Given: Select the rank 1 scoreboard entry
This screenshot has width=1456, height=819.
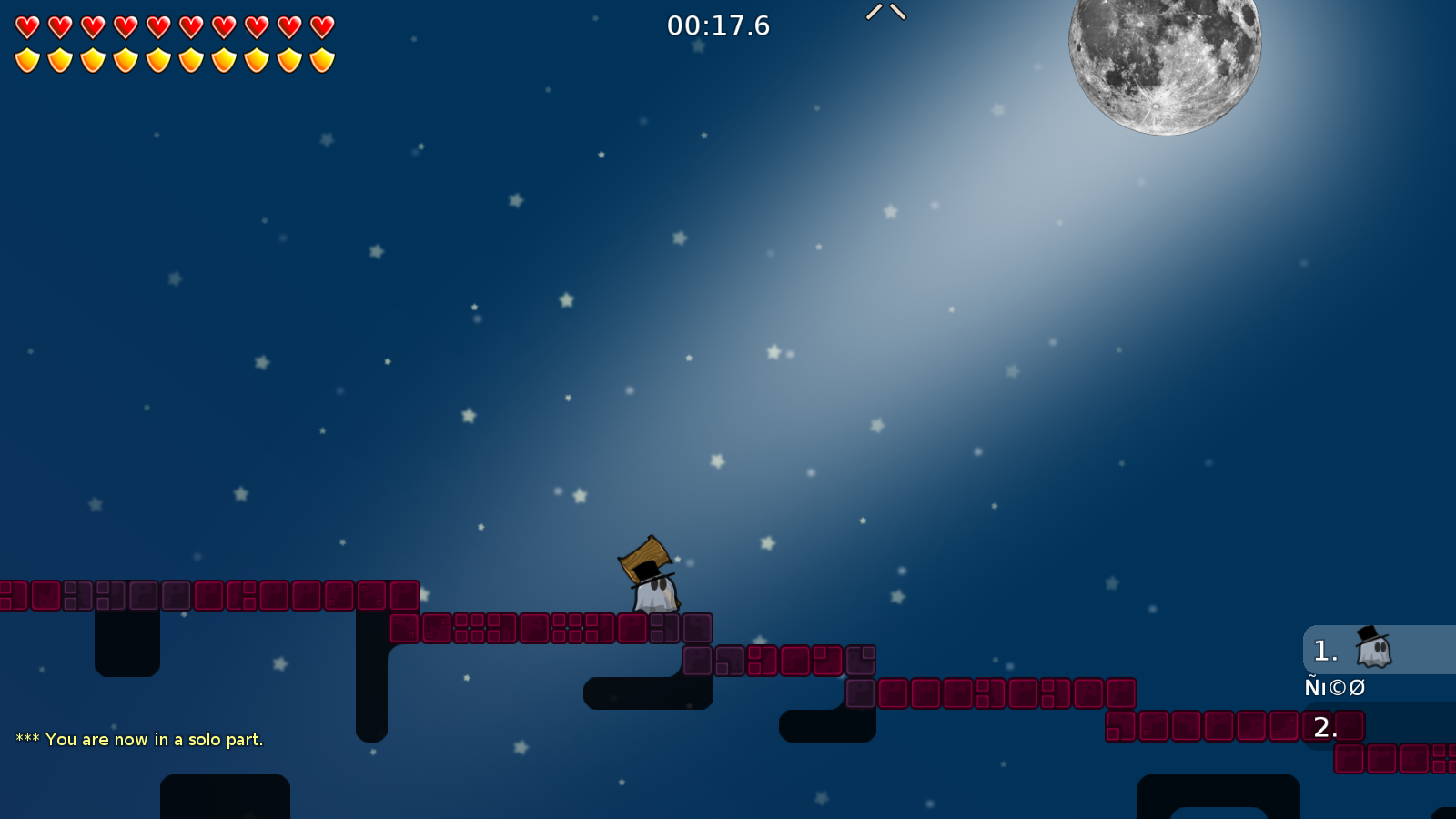Looking at the screenshot, I should [x=1325, y=650].
